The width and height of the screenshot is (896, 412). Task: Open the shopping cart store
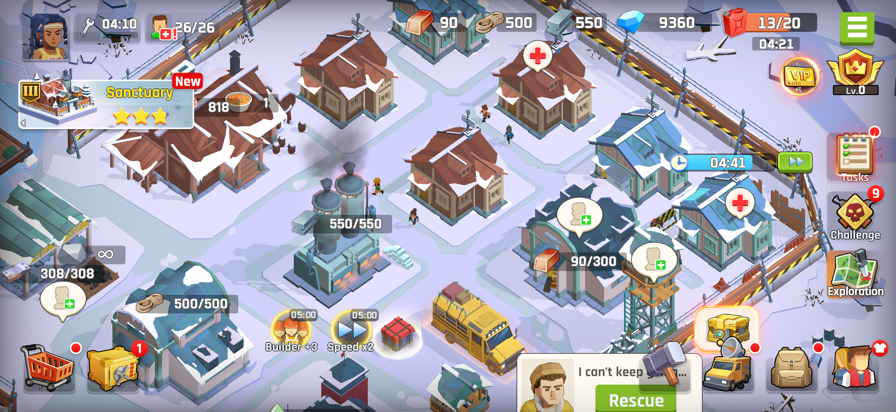(x=47, y=367)
